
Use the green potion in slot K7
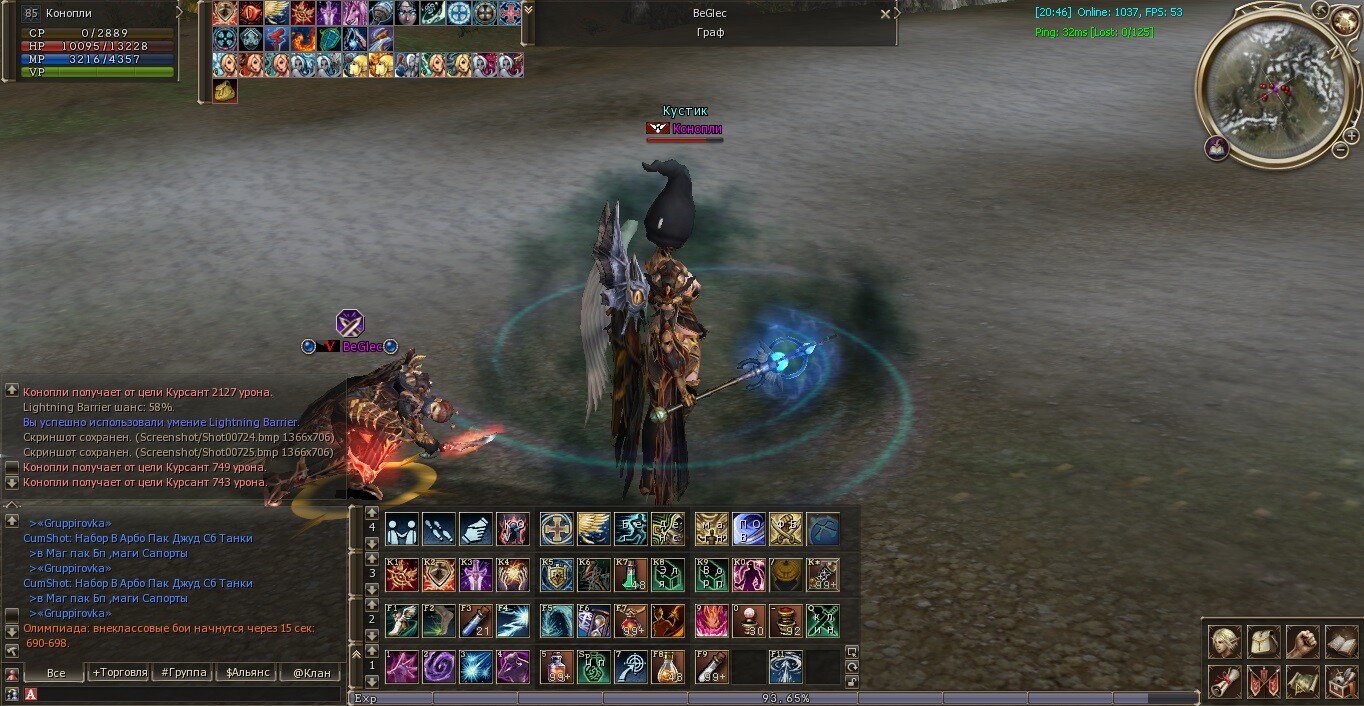coord(630,575)
